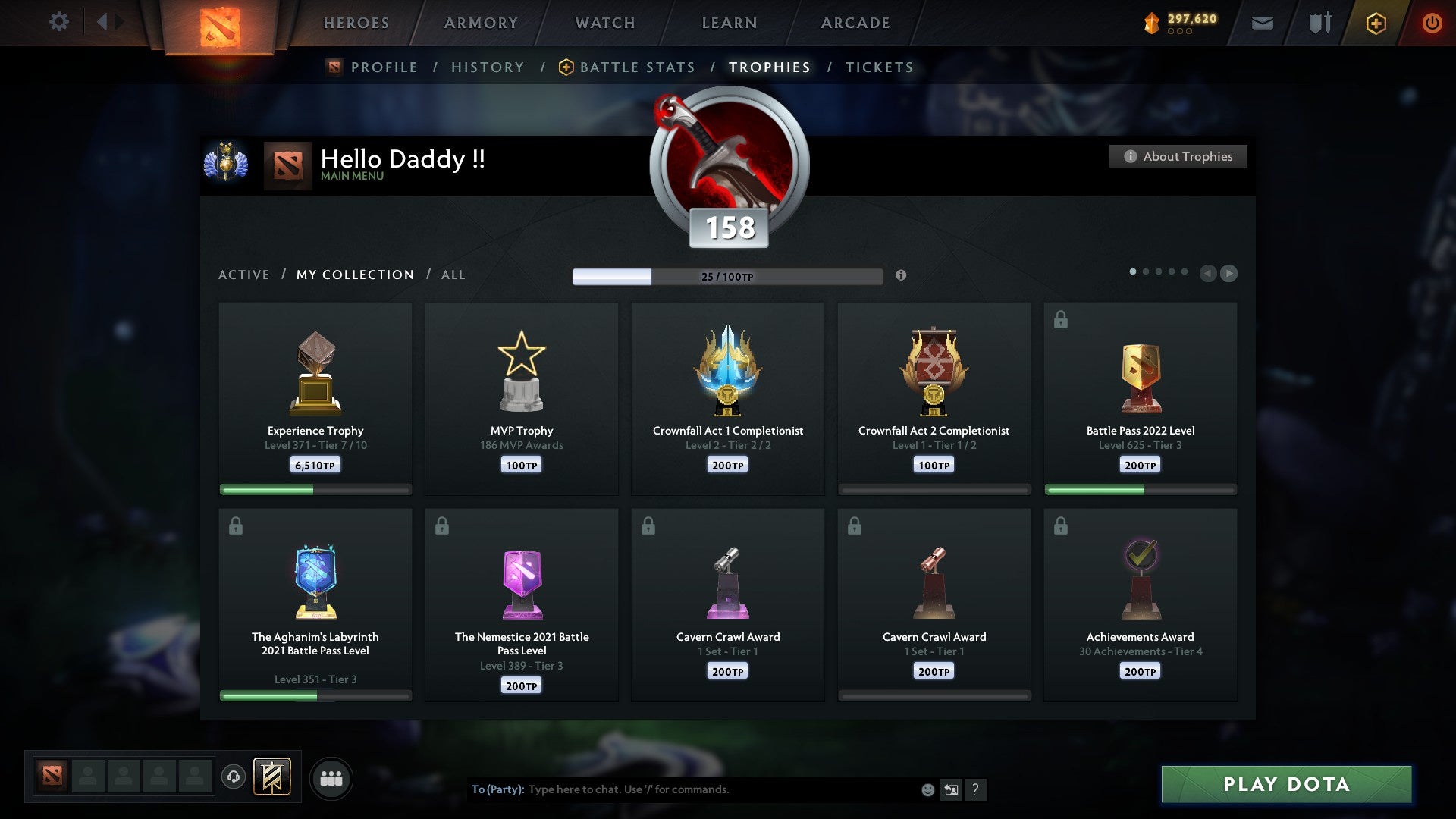This screenshot has width=1456, height=819.
Task: Open About Trophies
Action: (x=1178, y=156)
